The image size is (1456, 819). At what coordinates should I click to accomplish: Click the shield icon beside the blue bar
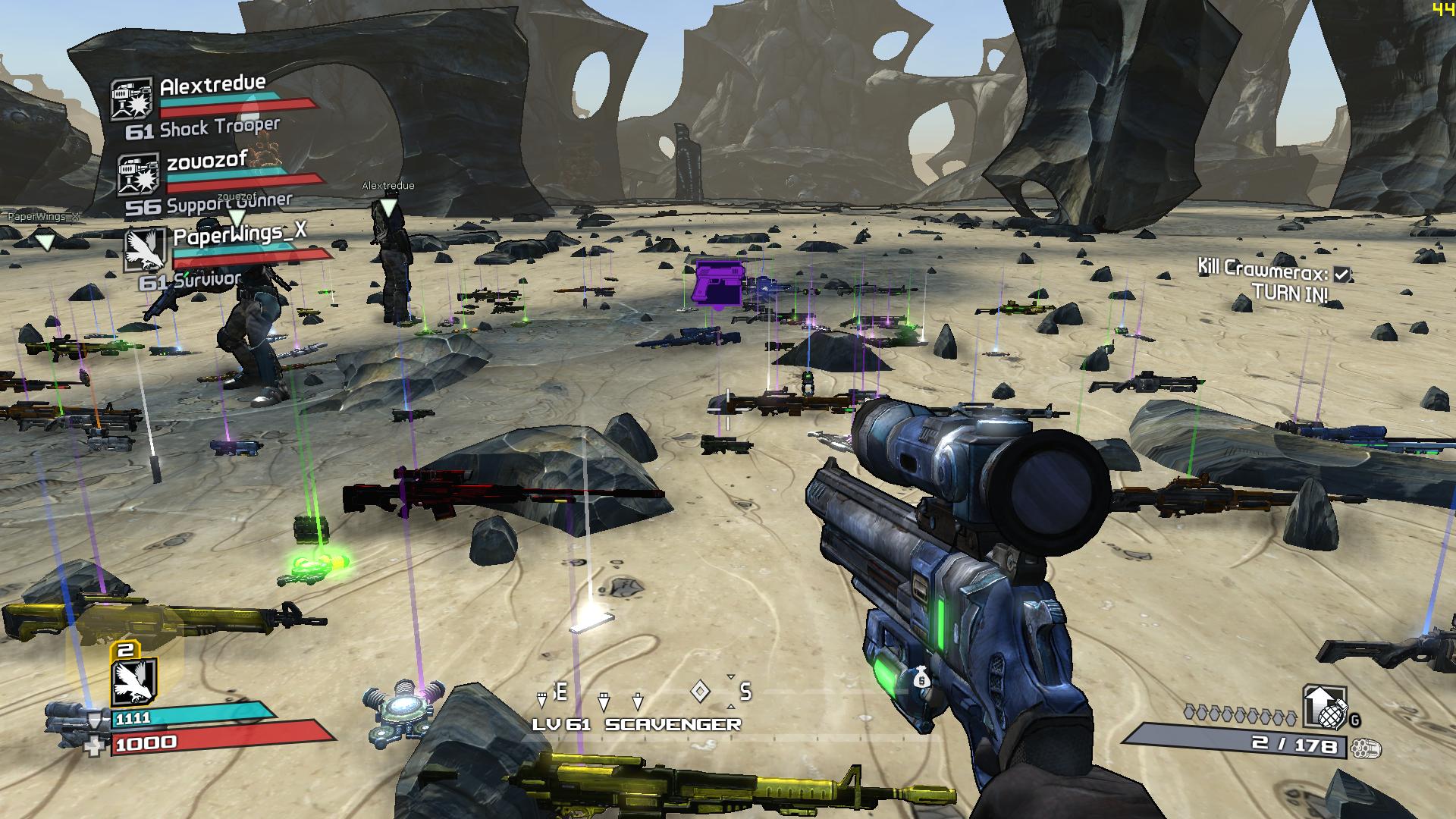click(x=95, y=719)
